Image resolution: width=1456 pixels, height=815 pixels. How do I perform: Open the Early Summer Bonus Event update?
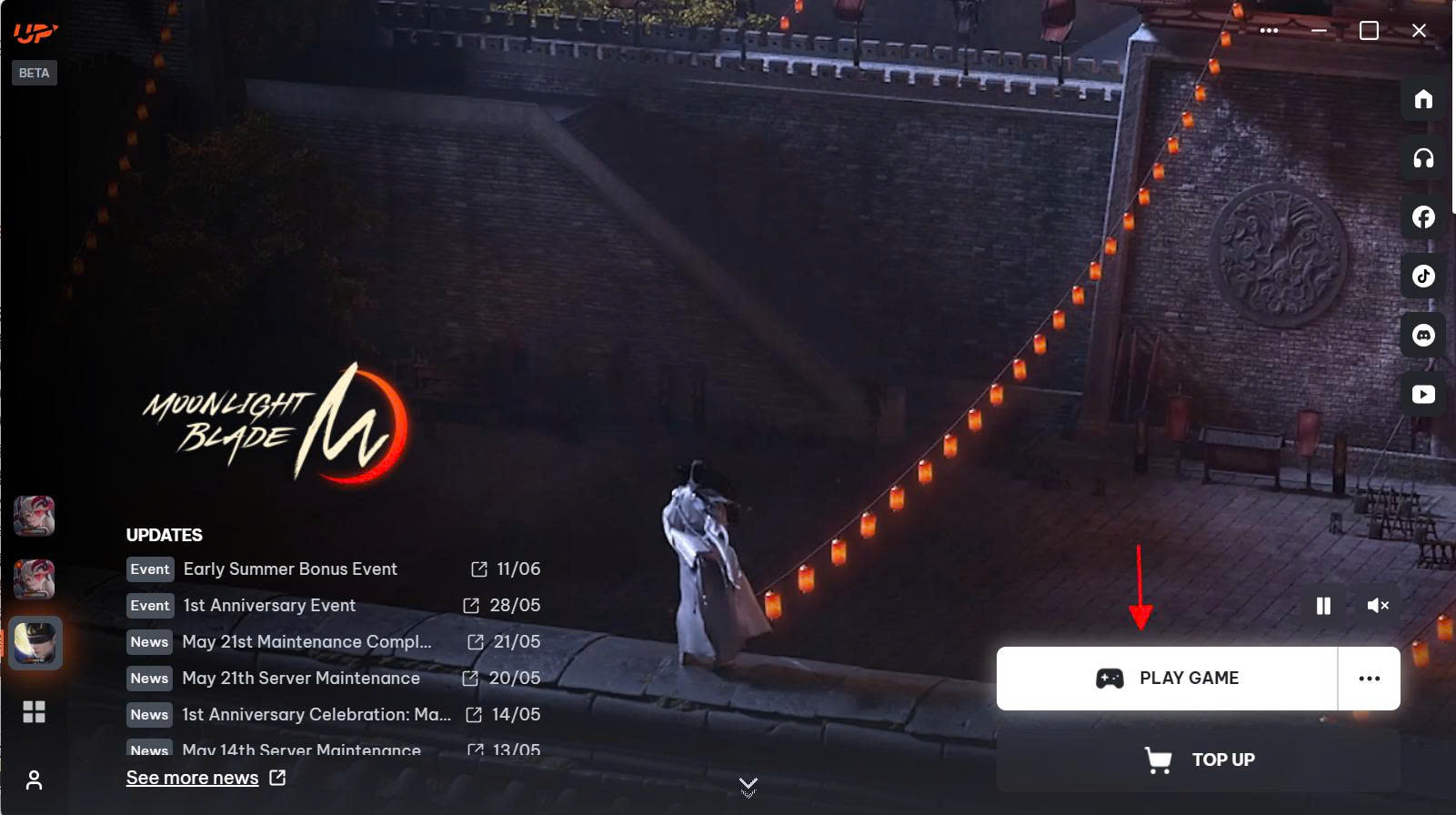point(290,569)
